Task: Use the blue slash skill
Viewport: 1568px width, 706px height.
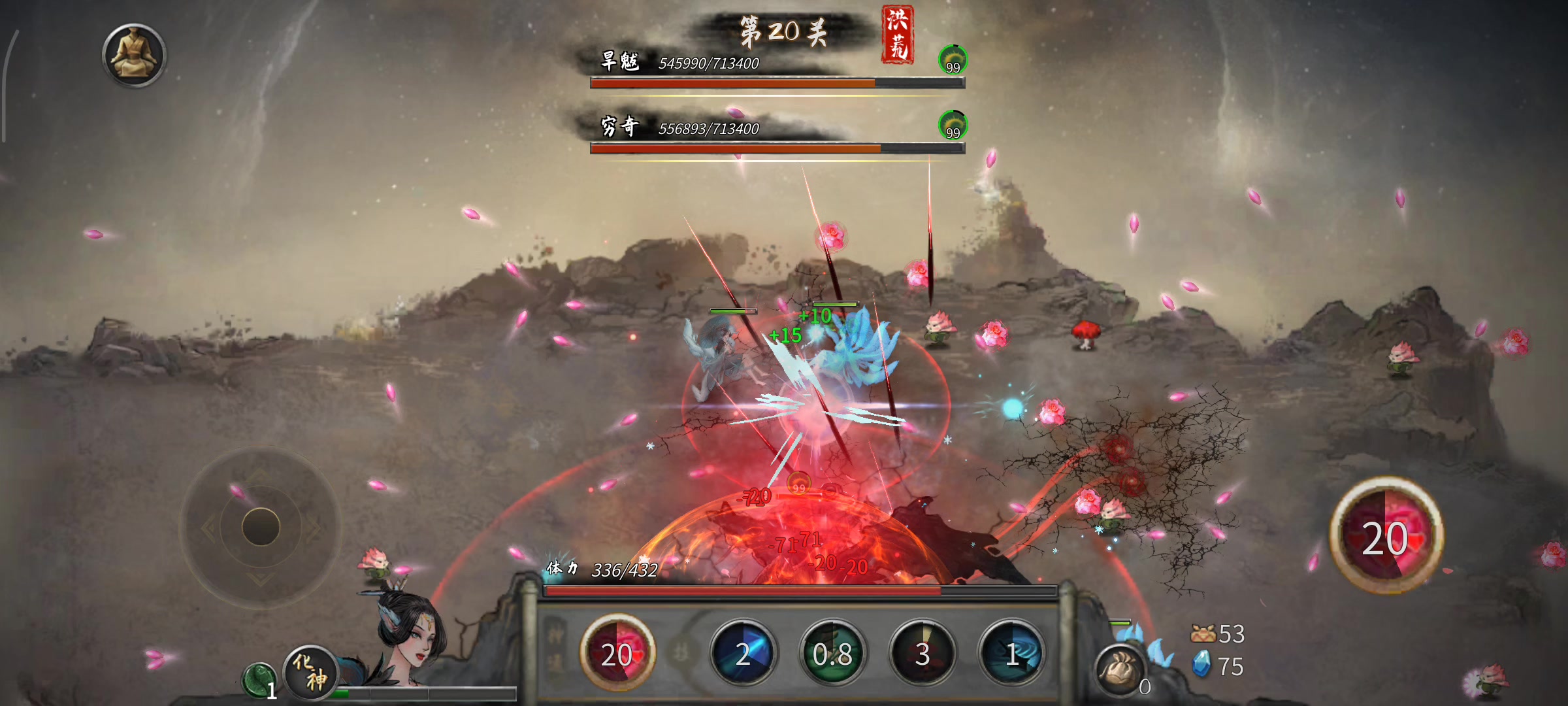Action: [743, 653]
